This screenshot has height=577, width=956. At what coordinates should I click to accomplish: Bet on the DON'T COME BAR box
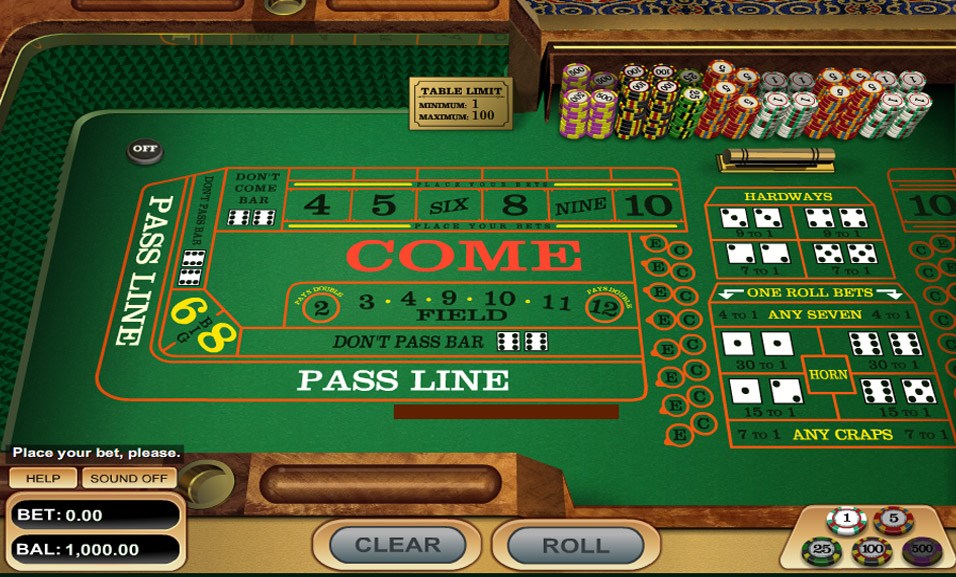[x=251, y=199]
